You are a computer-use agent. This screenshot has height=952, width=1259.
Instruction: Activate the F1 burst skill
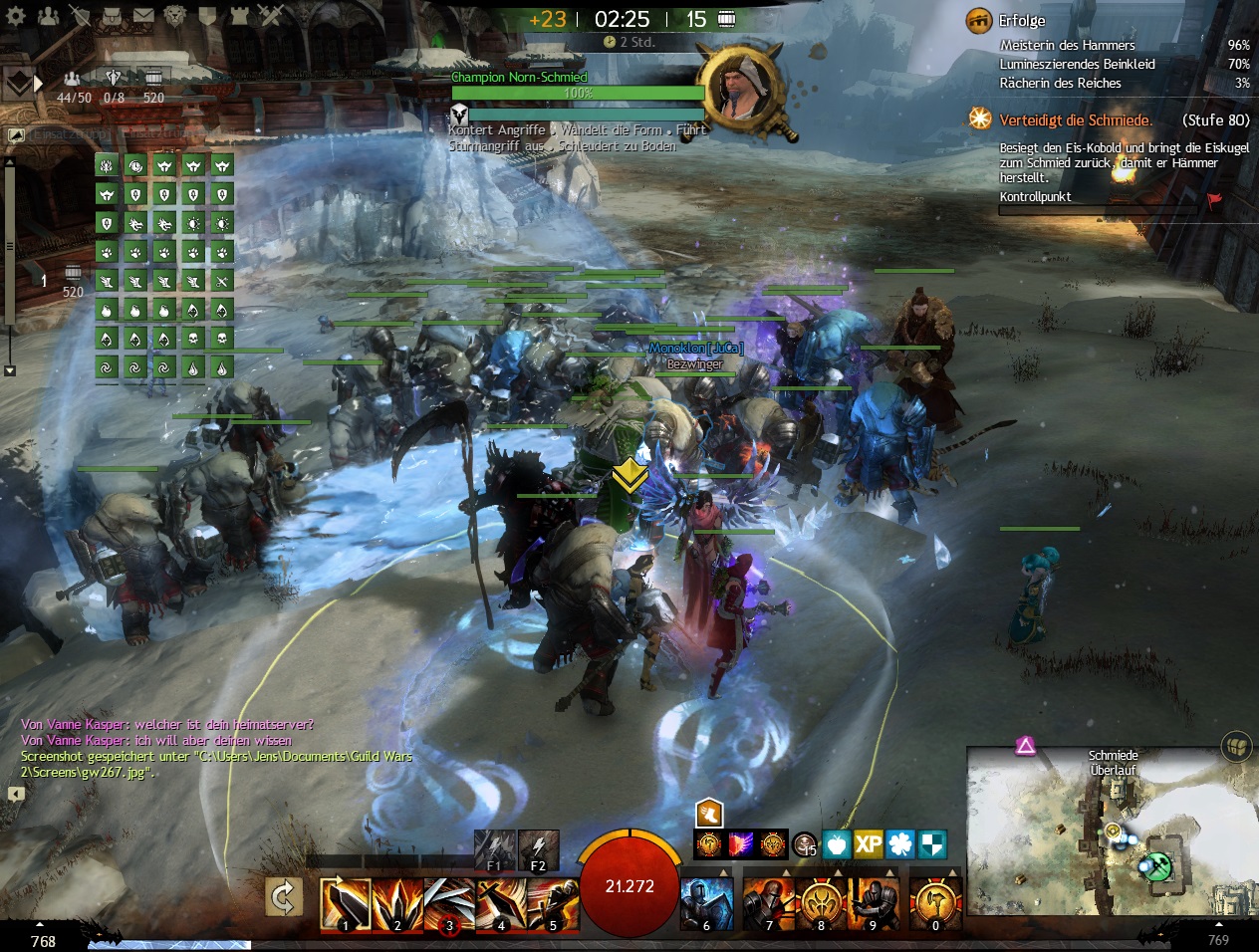pyautogui.click(x=494, y=849)
